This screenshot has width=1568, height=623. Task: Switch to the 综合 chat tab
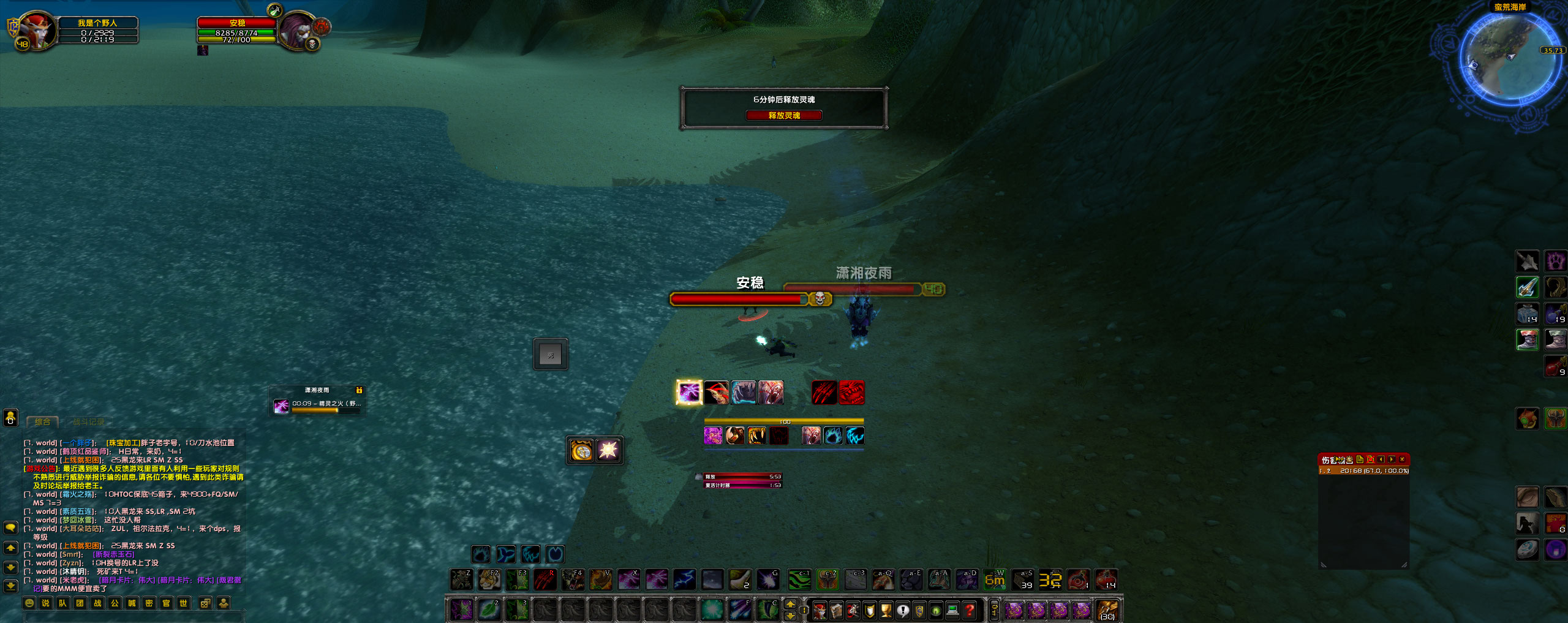pos(42,421)
